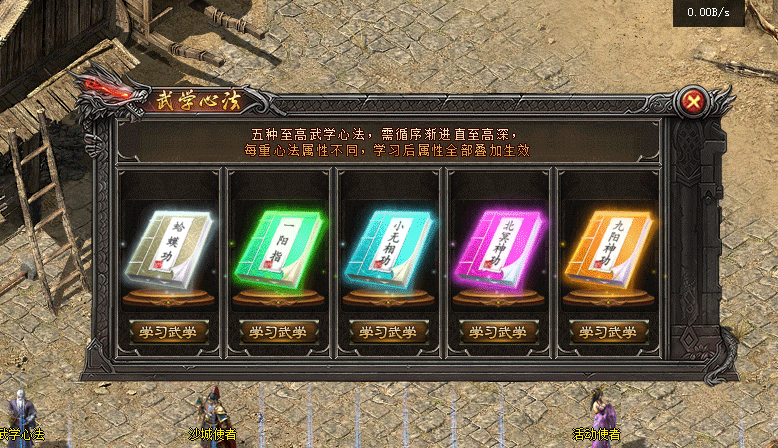
Task: Learn the green 一阳指 via 学习武学
Action: [x=278, y=331]
